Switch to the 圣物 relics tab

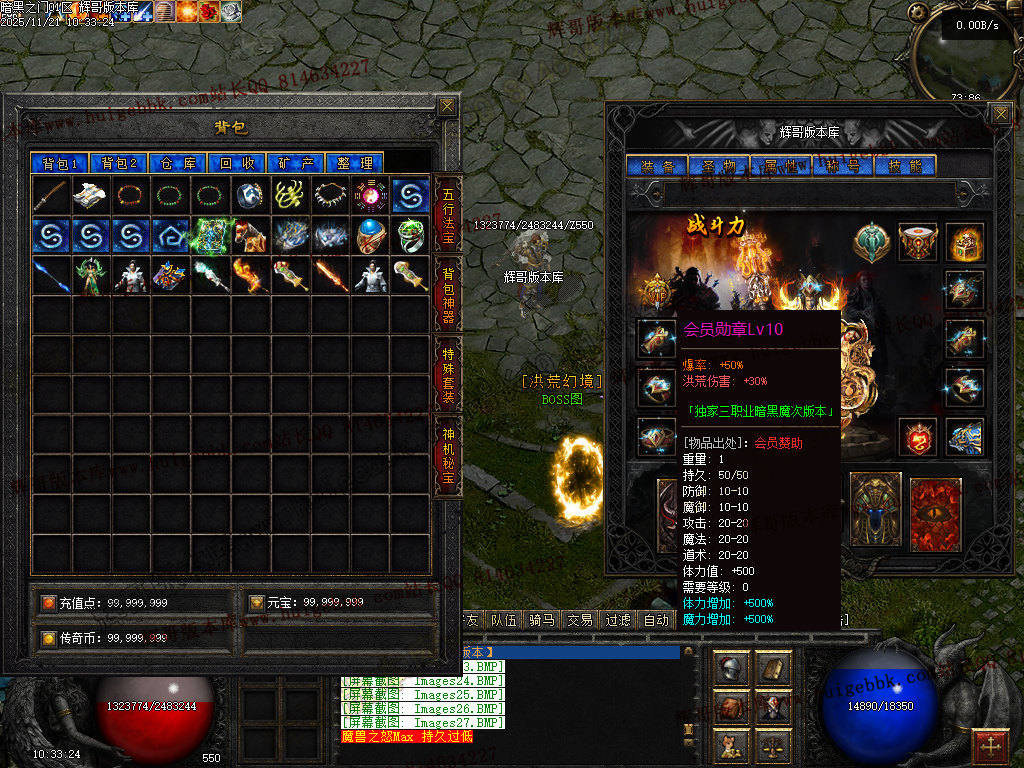point(718,166)
